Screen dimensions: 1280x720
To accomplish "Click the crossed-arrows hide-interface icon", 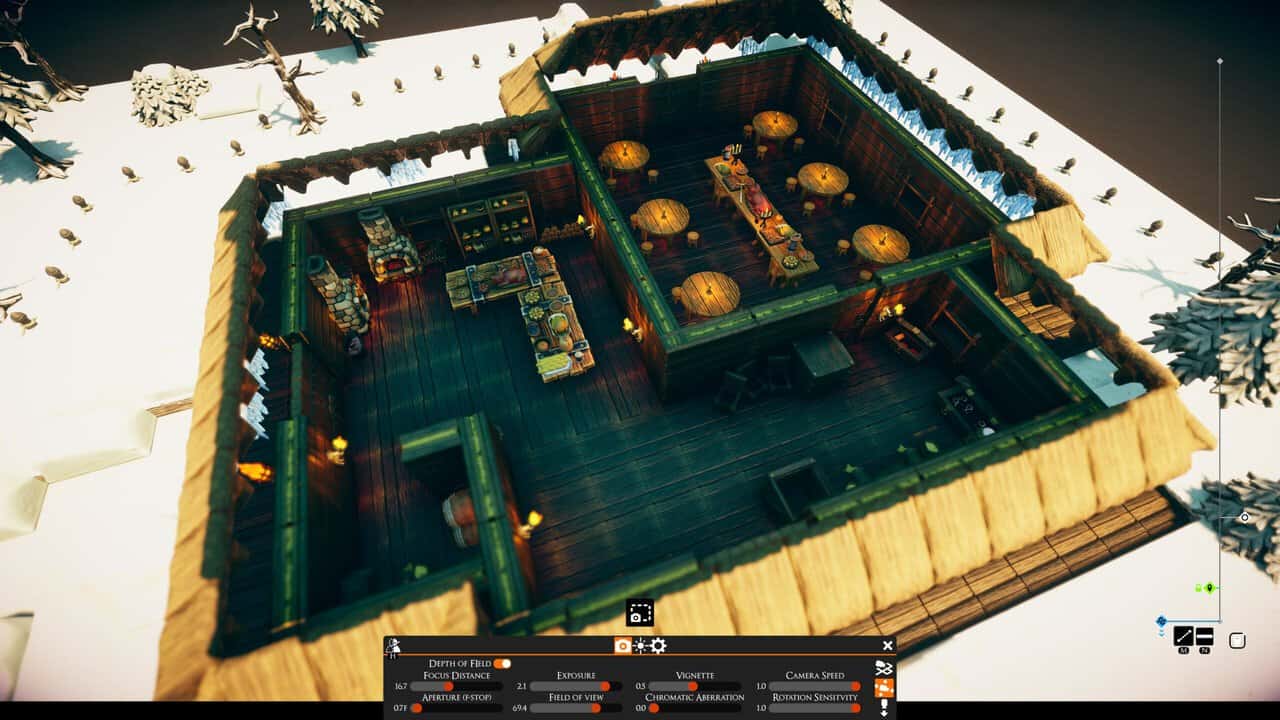I will [885, 669].
